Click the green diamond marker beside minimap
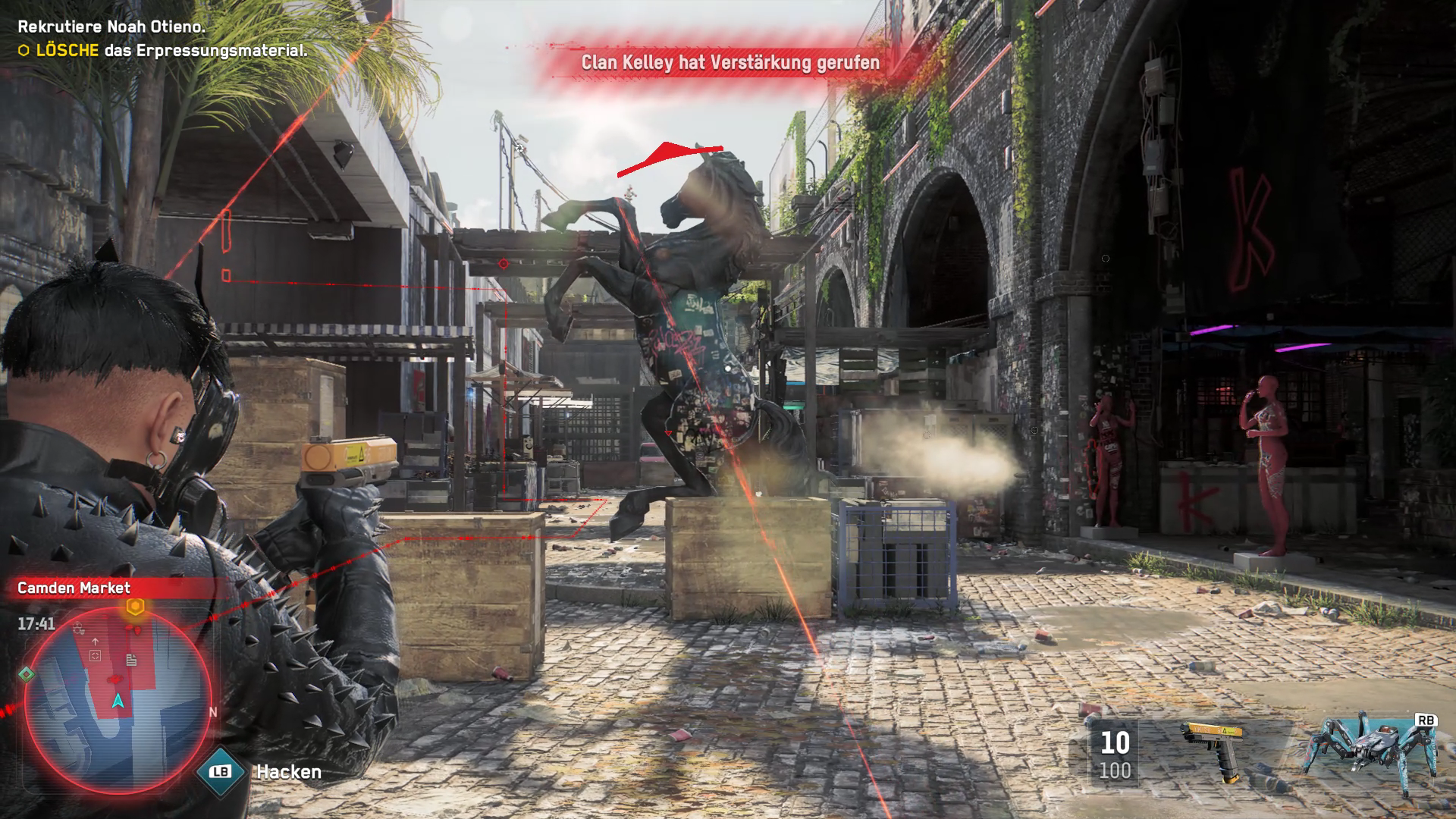The width and height of the screenshot is (1456, 819). pos(27,673)
